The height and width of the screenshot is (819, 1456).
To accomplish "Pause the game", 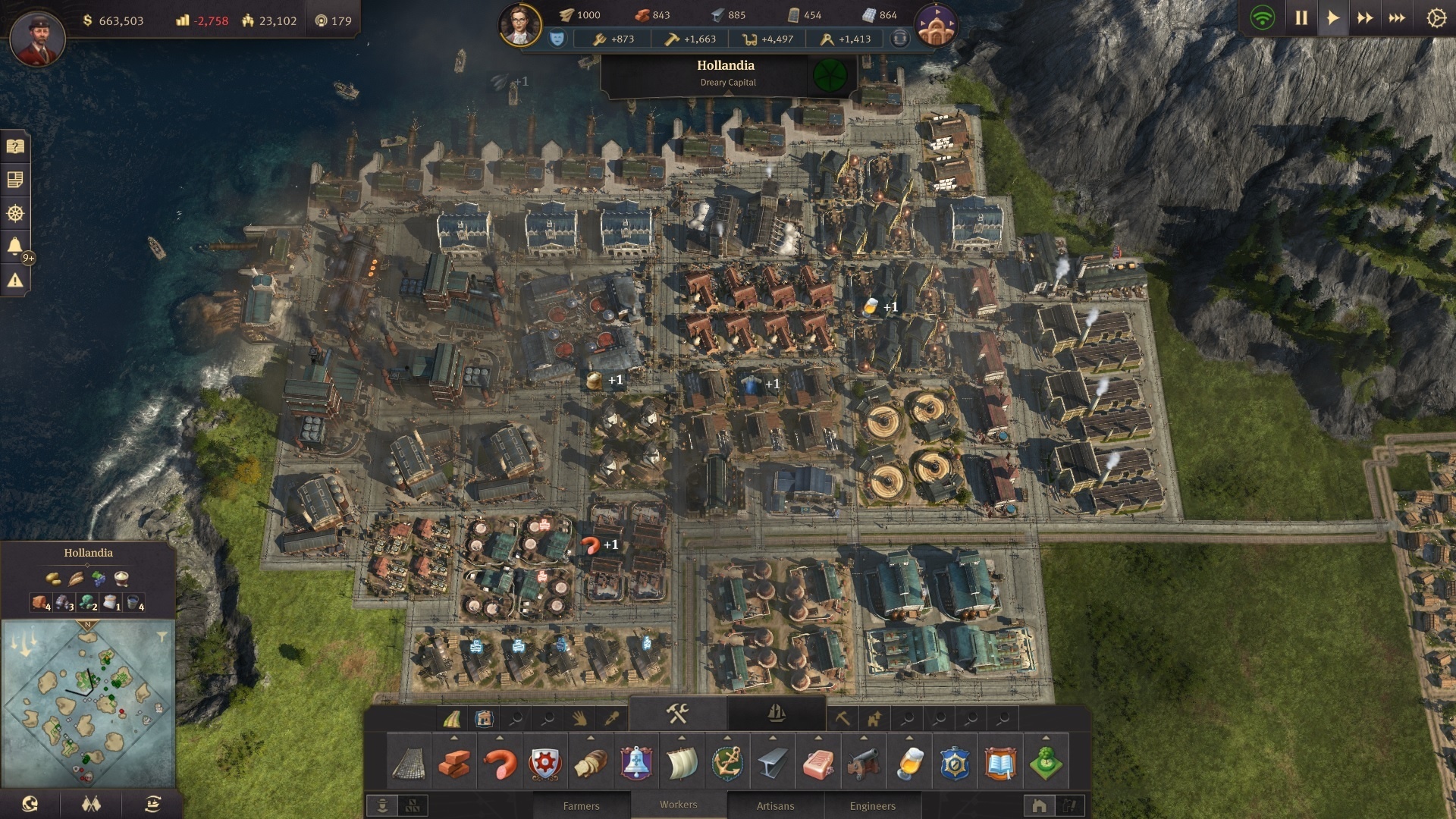I will tap(1301, 18).
